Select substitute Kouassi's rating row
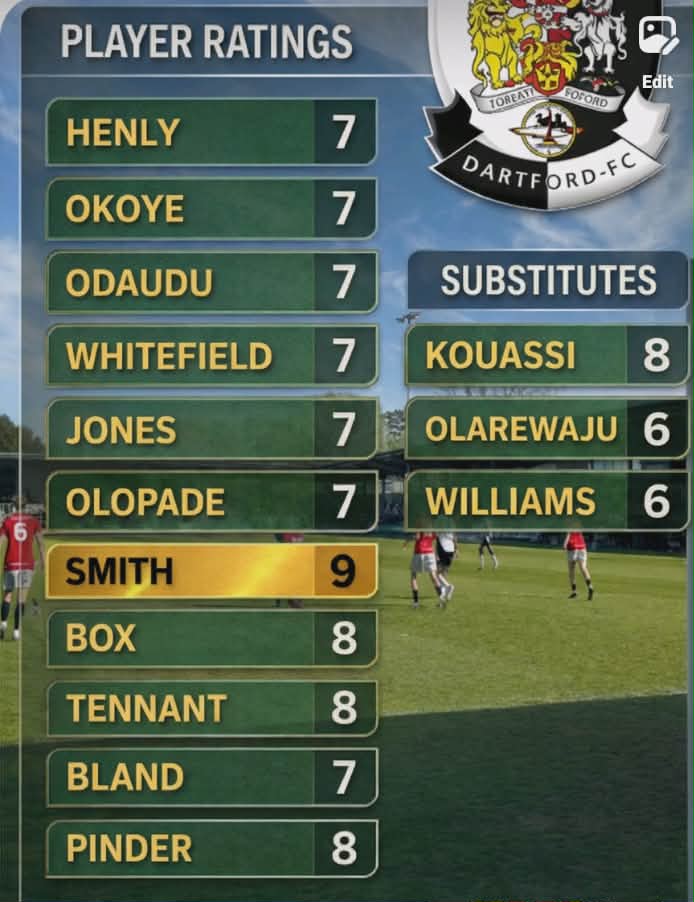The height and width of the screenshot is (902, 694). pyautogui.click(x=547, y=356)
